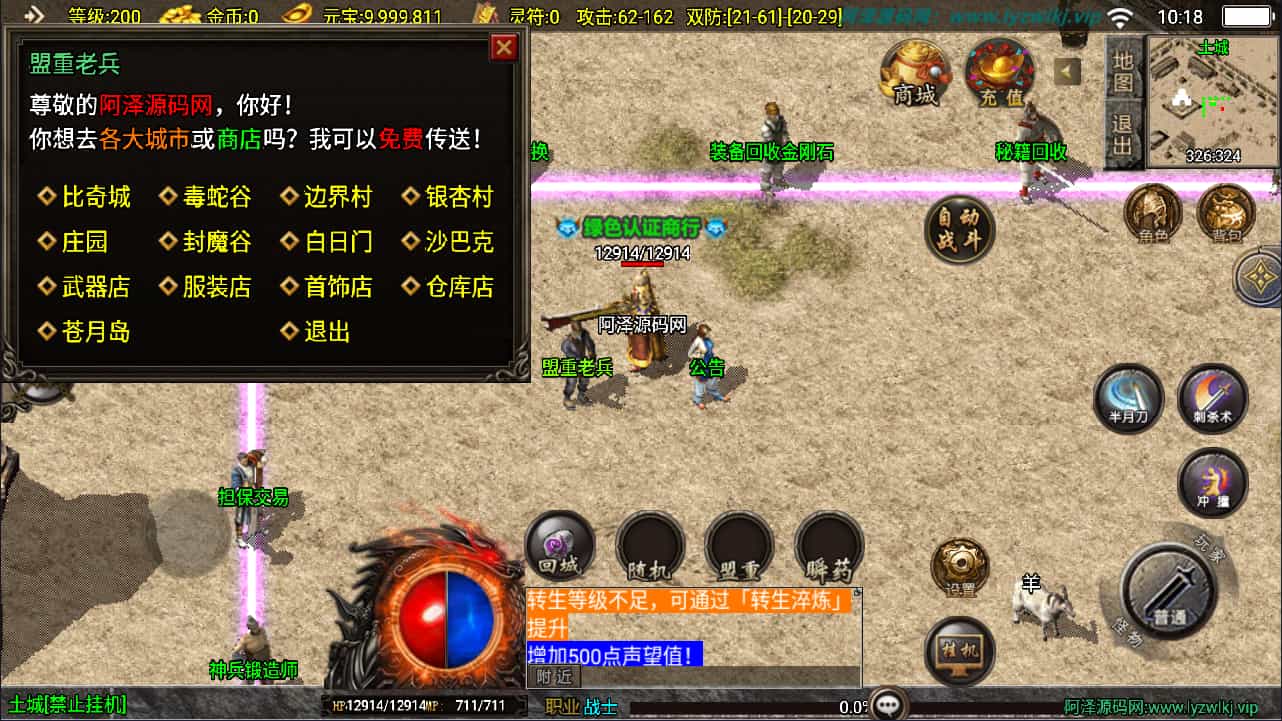Toggle 自动战斗 auto-battle mode
Screen dimensions: 1282x721
[959, 228]
